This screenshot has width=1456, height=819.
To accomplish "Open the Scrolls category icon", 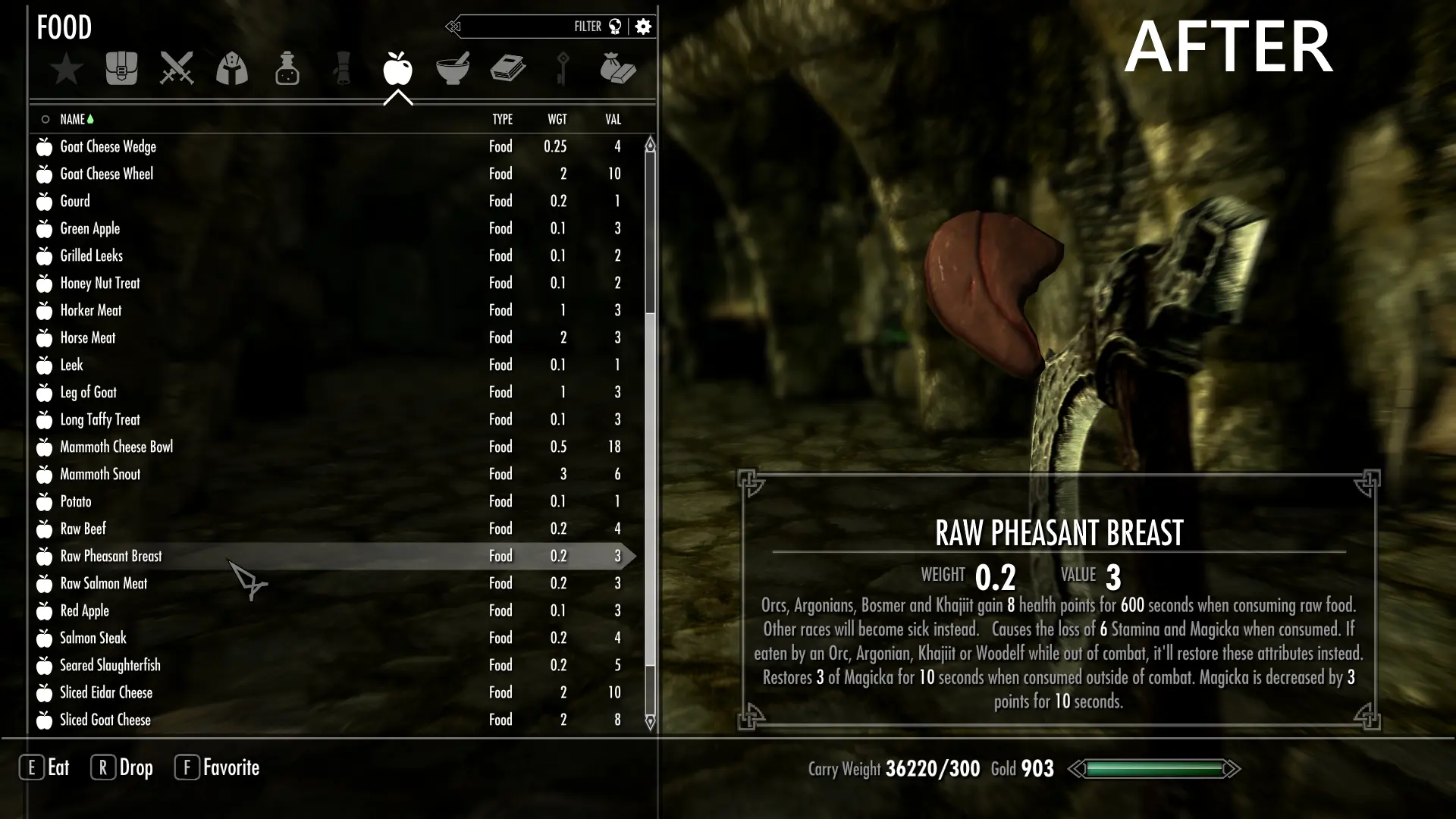I will point(342,68).
